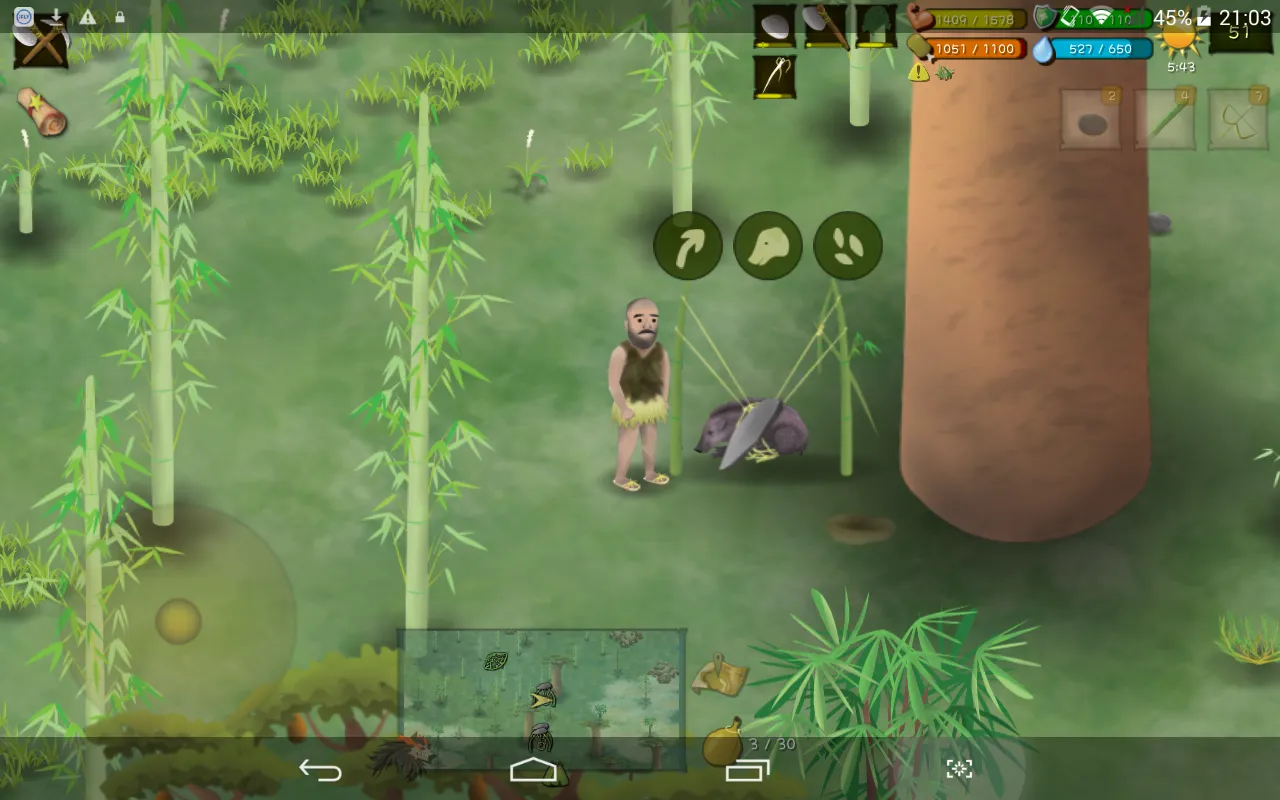Select the dark leaf item slot
Viewport: 1280px width, 800px height.
(876, 27)
